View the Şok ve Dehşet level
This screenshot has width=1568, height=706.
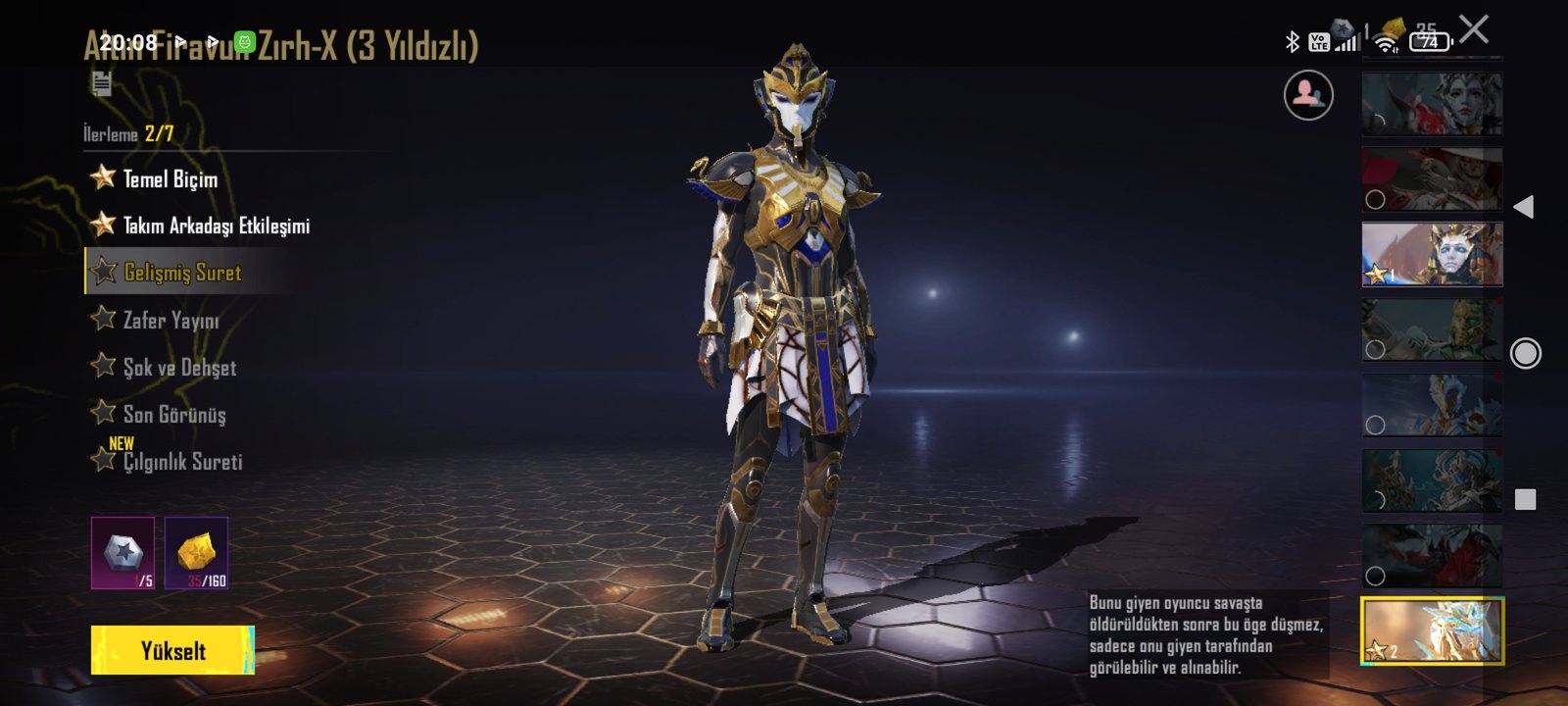coord(179,367)
